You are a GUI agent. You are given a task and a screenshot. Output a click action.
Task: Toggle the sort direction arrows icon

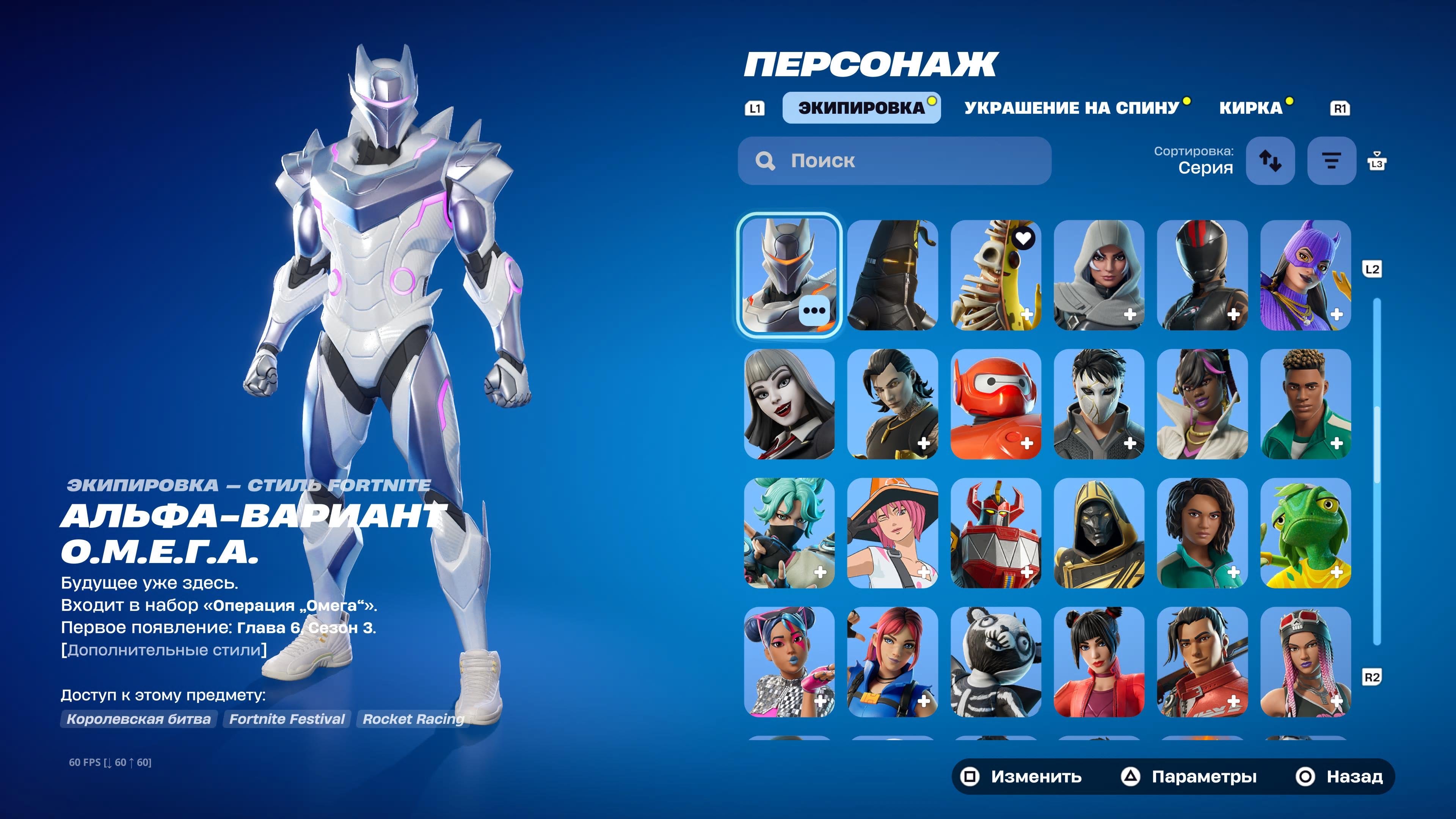coord(1270,161)
